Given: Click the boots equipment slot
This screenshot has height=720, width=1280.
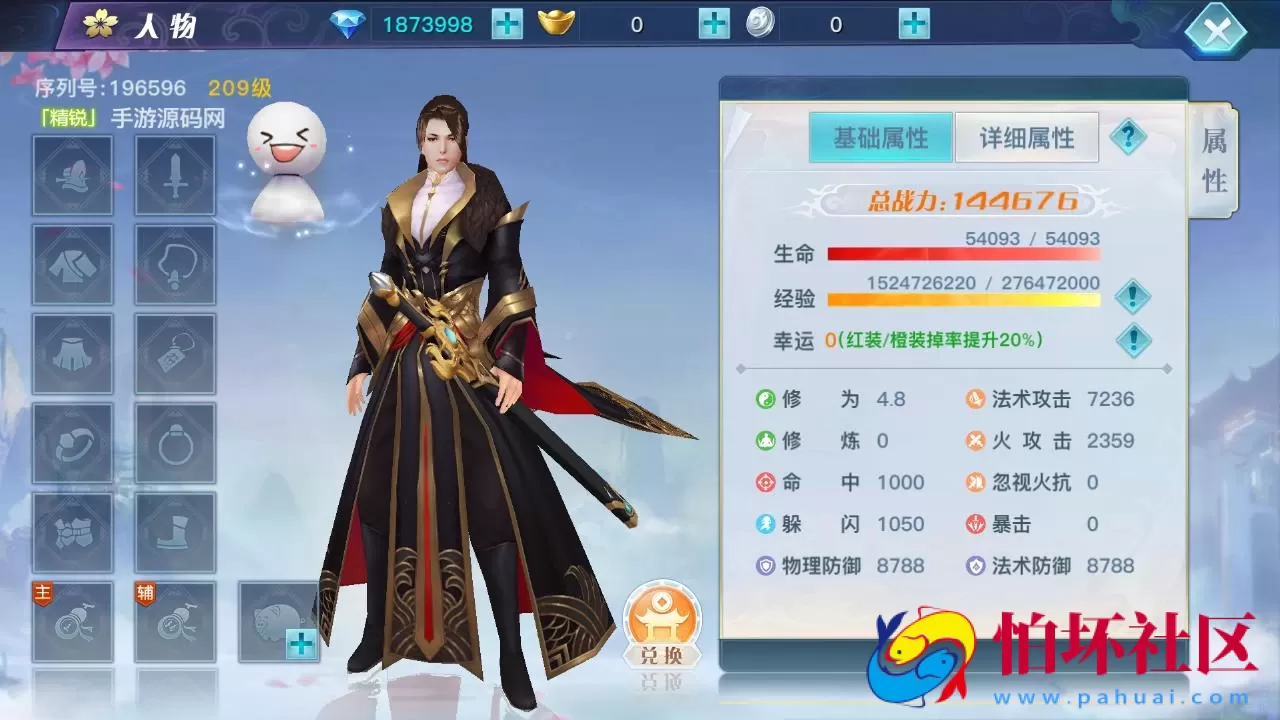Looking at the screenshot, I should (176, 530).
